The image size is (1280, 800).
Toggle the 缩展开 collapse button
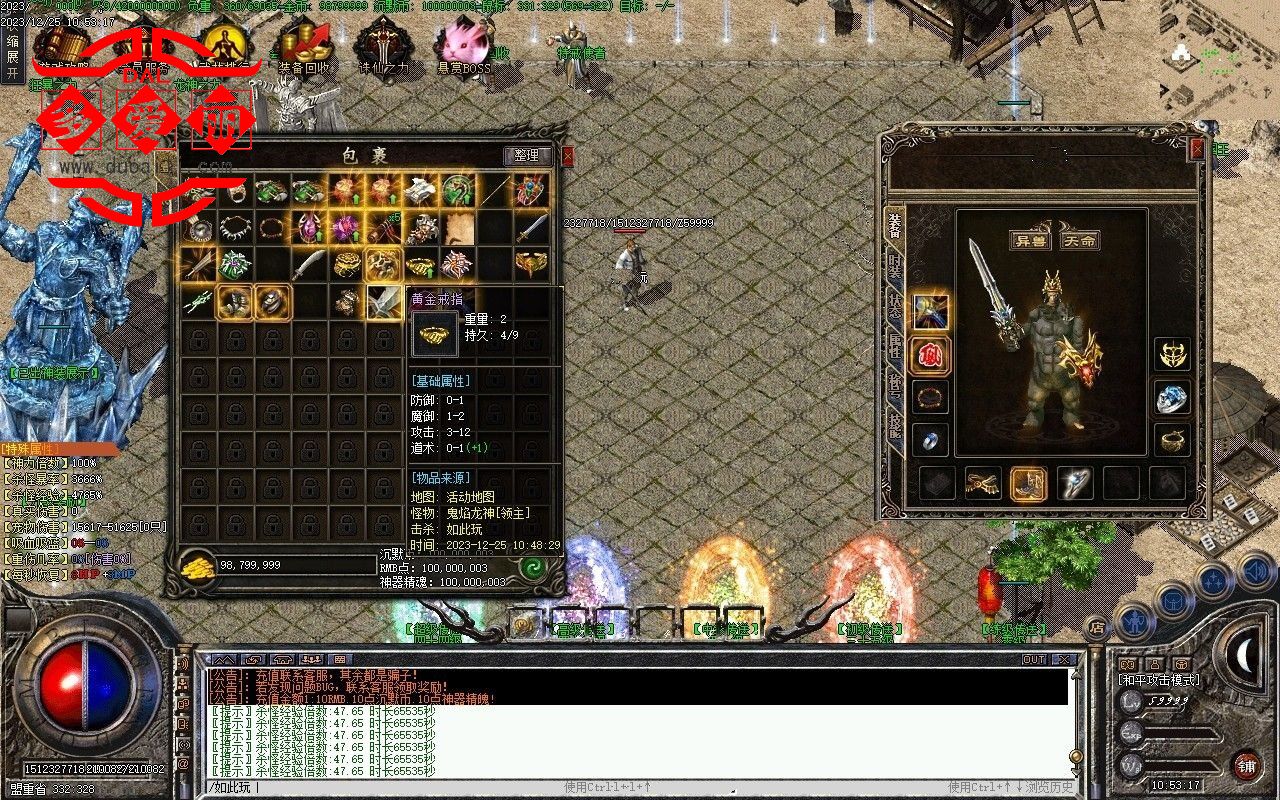click(12, 57)
